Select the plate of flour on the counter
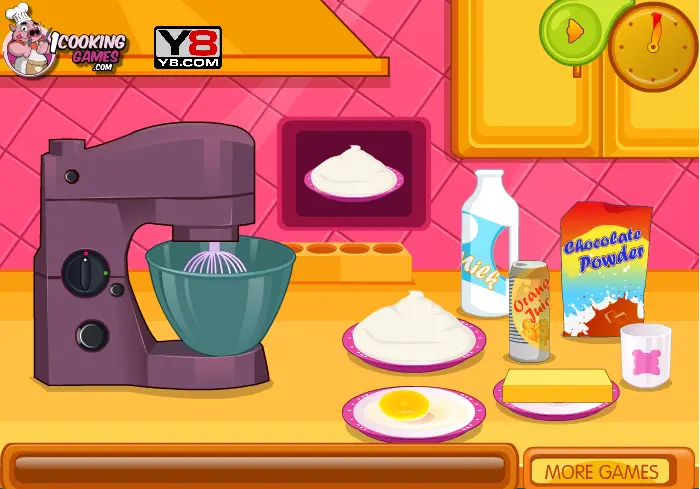The width and height of the screenshot is (700, 489). click(x=411, y=330)
